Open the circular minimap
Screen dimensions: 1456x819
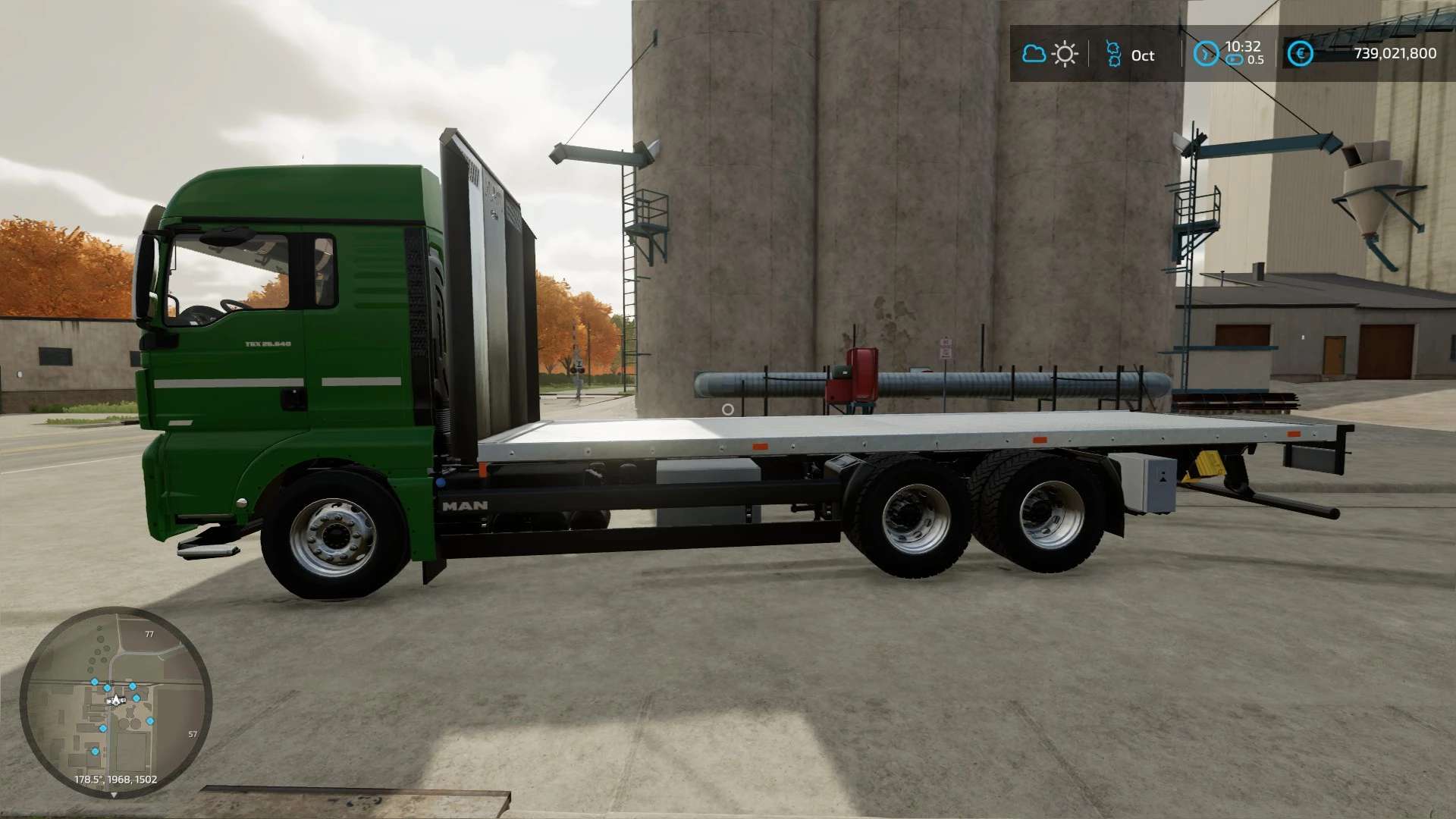pyautogui.click(x=115, y=702)
